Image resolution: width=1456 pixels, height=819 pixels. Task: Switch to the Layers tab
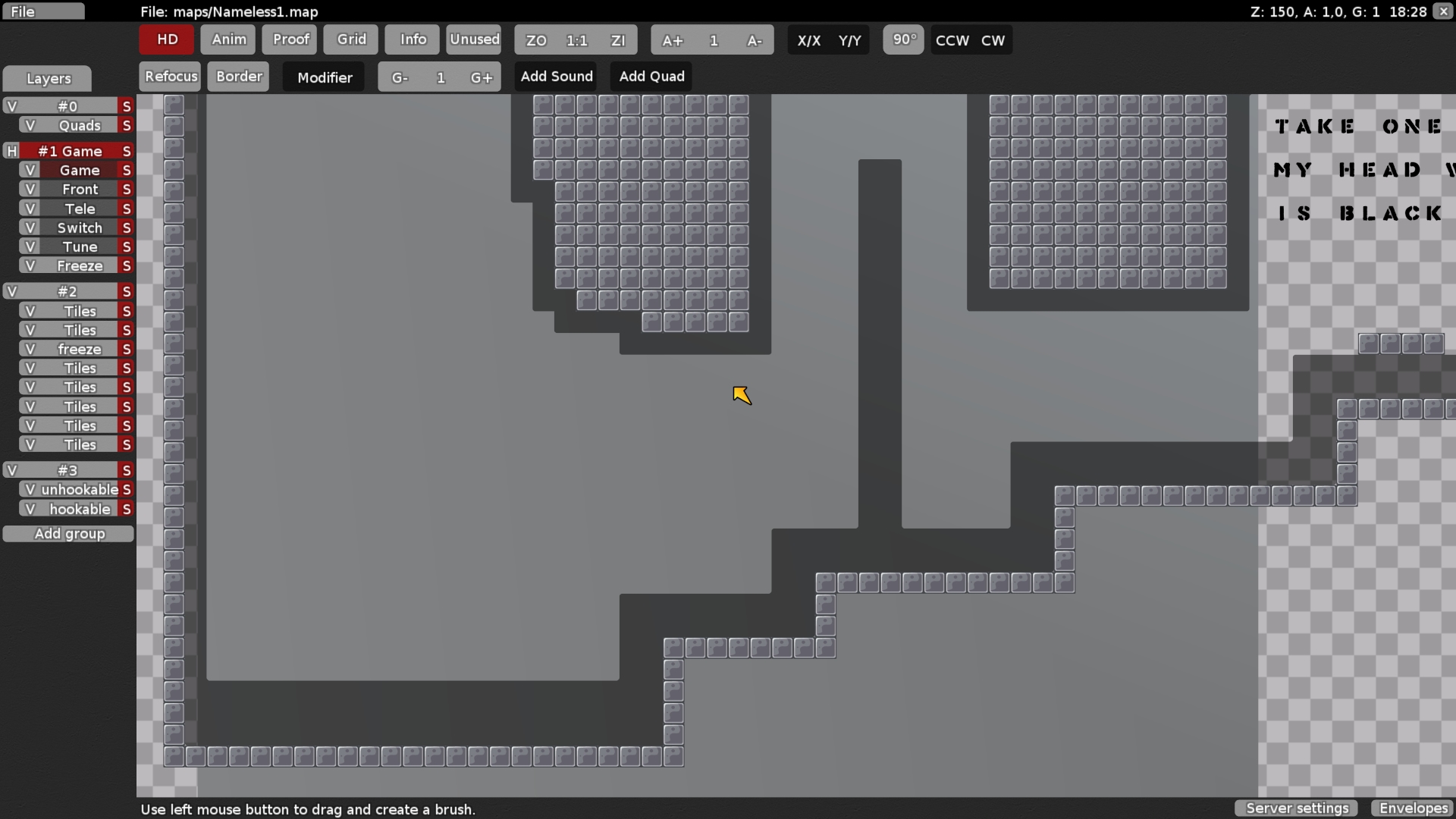tap(47, 78)
